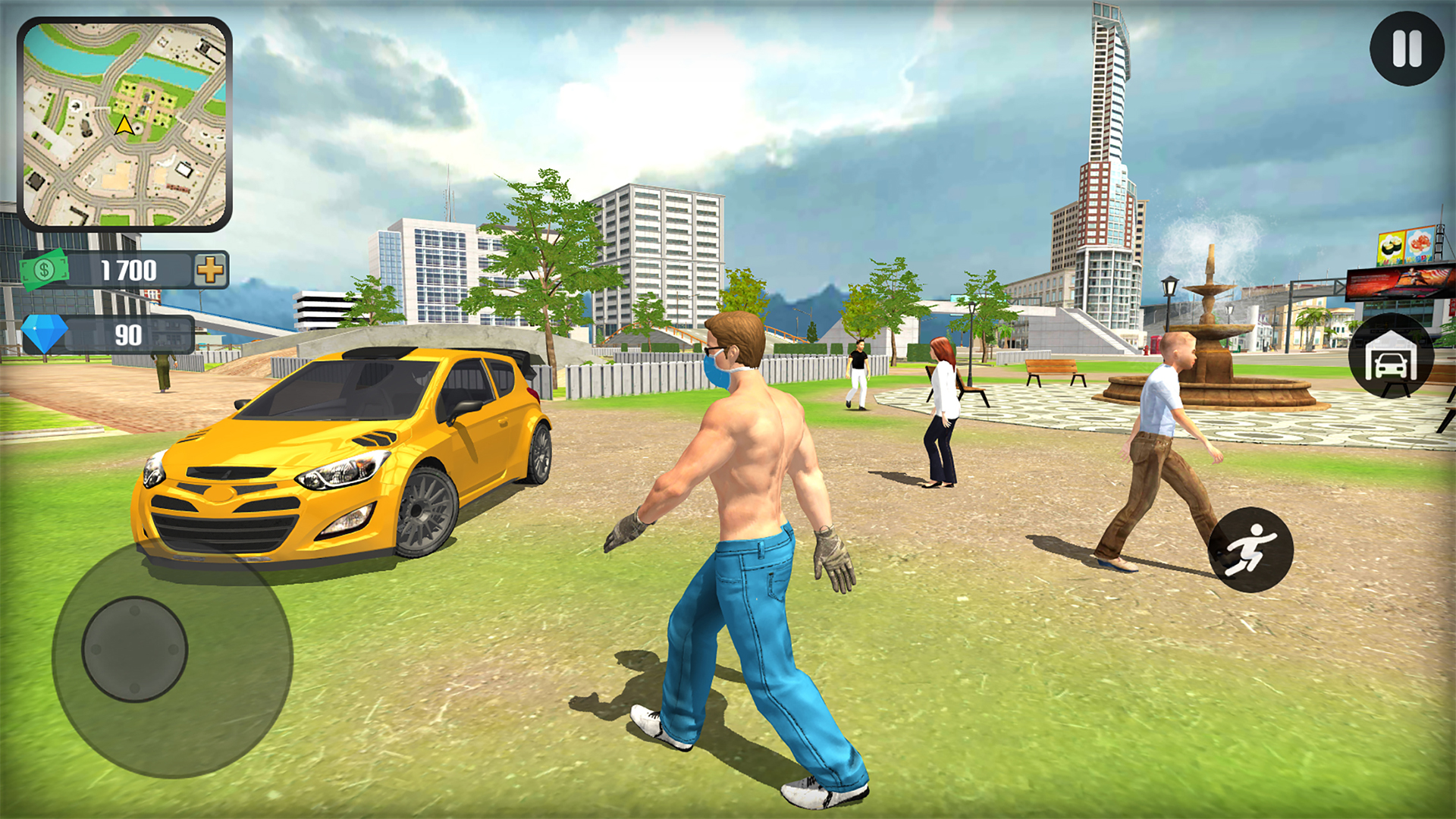Open the cash shop via the plus button
The width and height of the screenshot is (1456, 819).
click(x=211, y=268)
